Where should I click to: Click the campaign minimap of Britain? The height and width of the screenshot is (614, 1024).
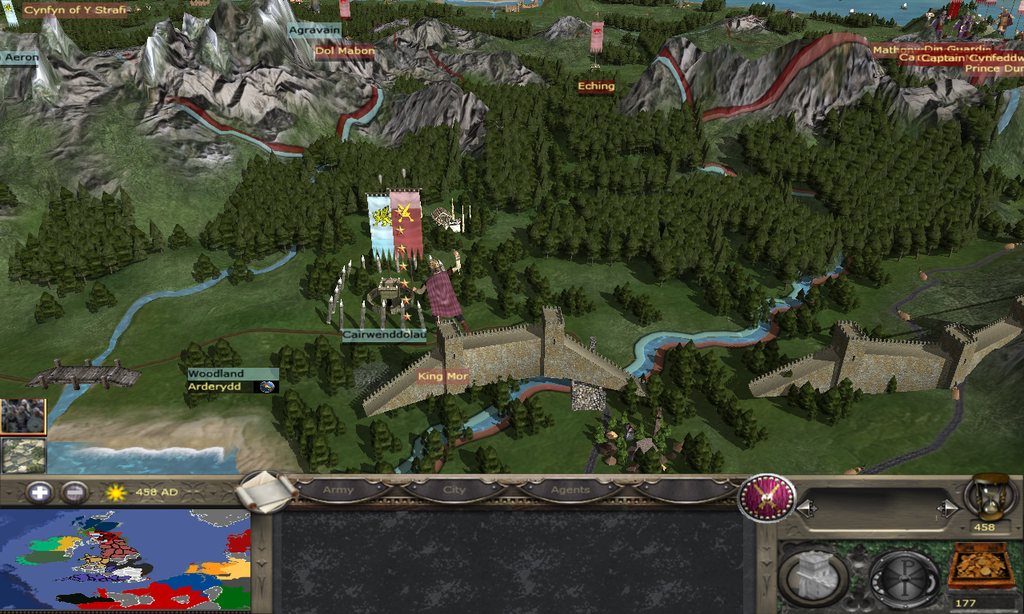(x=124, y=559)
